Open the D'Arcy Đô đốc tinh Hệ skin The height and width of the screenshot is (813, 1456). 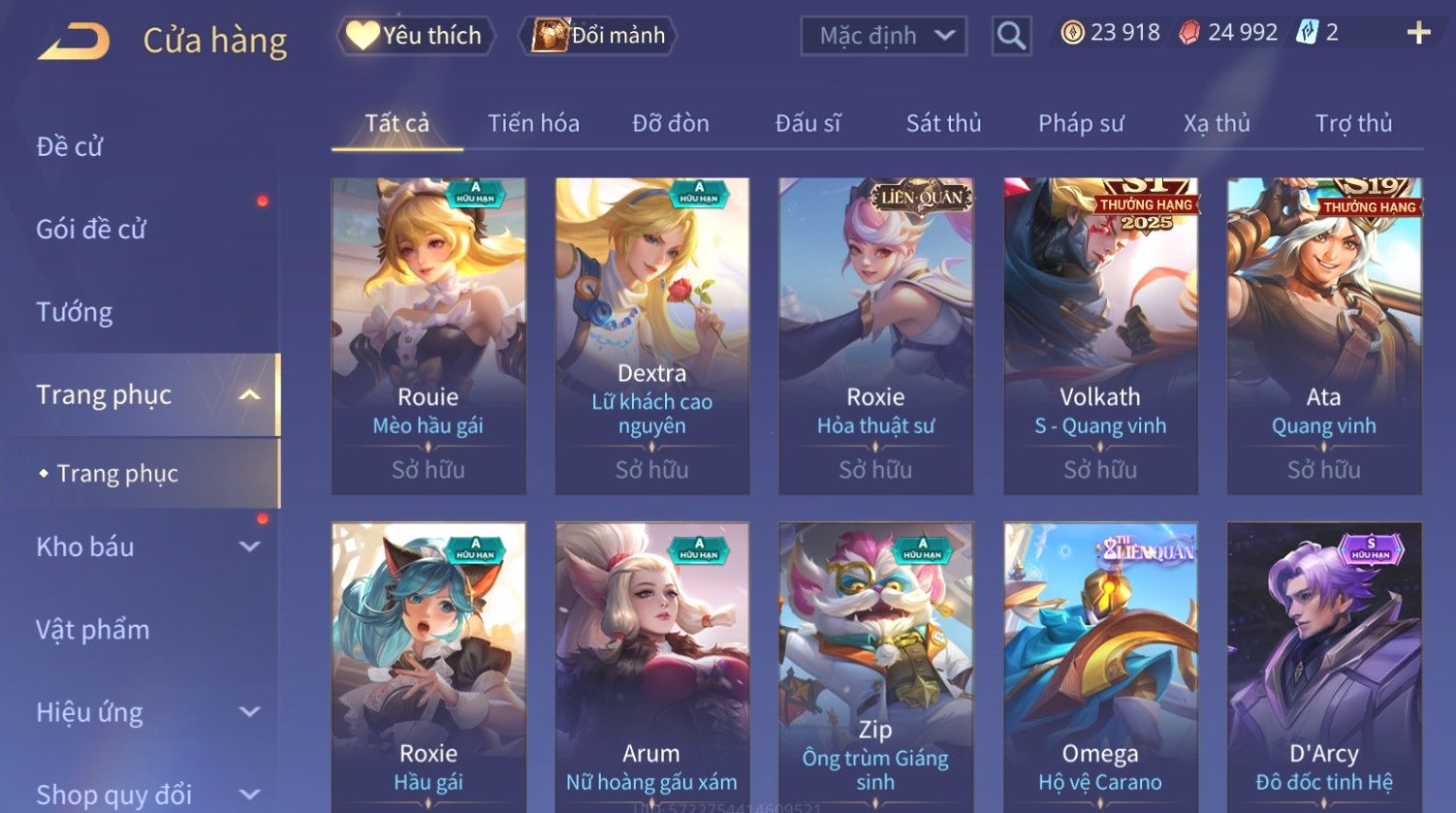pos(1324,669)
